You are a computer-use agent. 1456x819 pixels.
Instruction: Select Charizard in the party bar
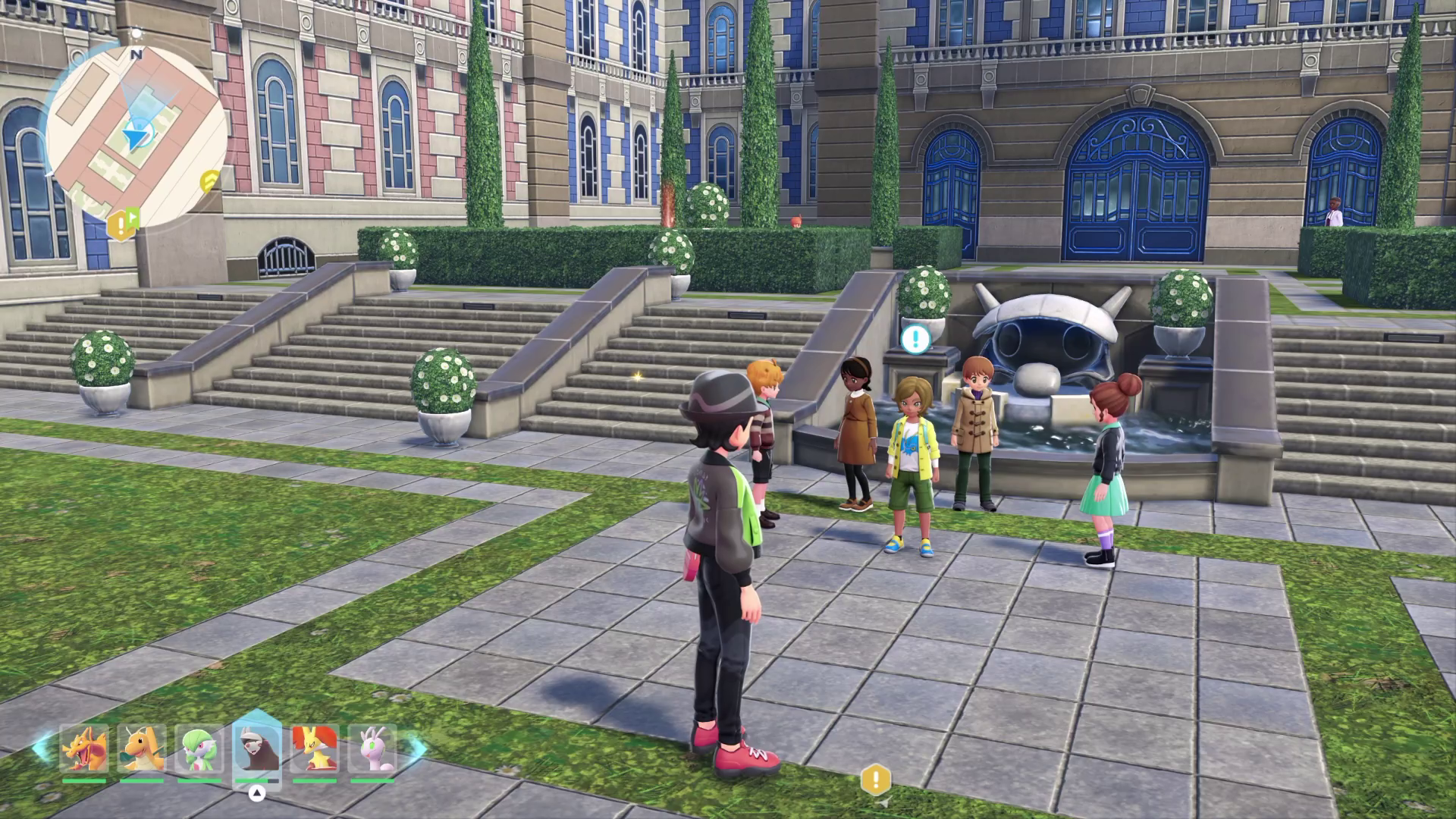tap(84, 749)
